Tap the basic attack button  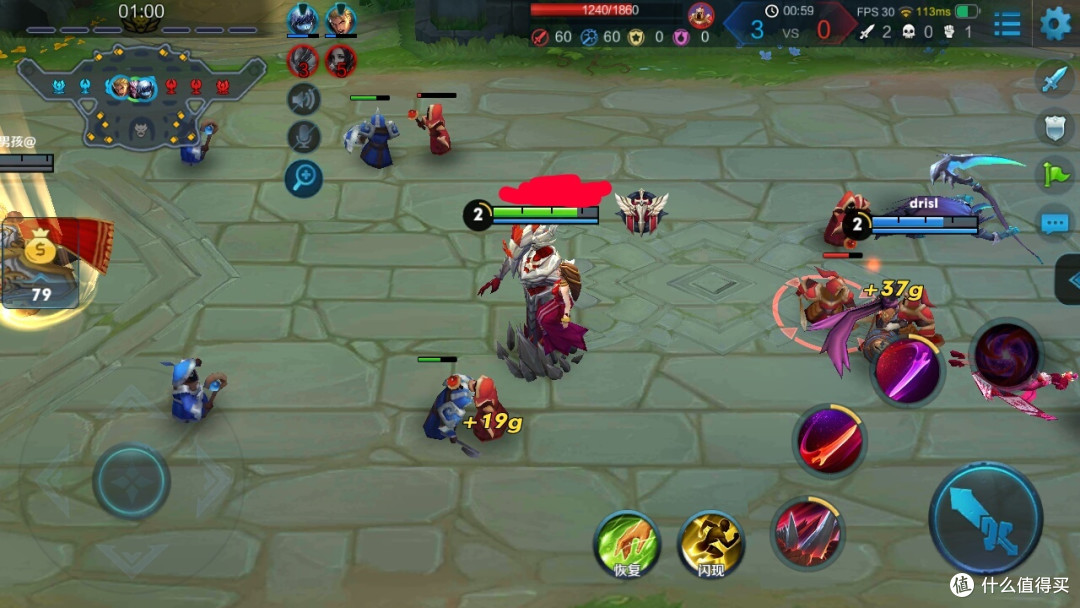[x=986, y=517]
